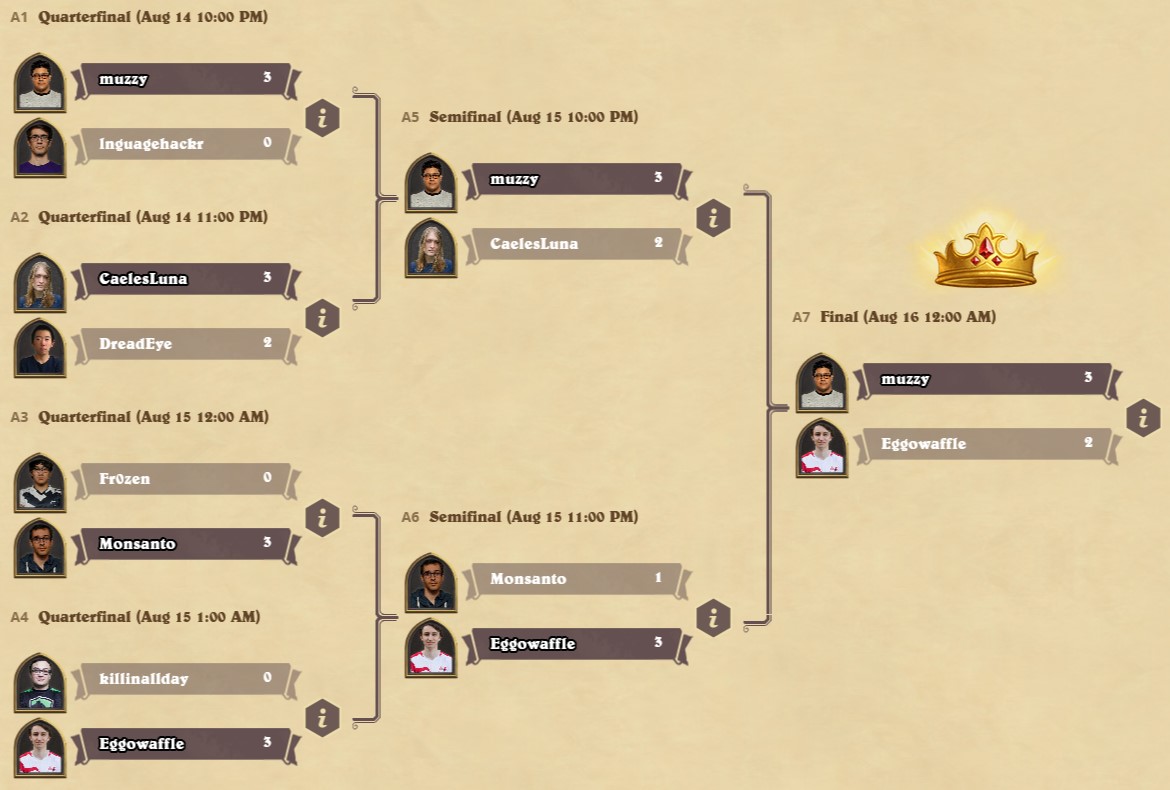The height and width of the screenshot is (790, 1170).
Task: Click Eggowaffle's banner in the Final
Action: point(985,444)
